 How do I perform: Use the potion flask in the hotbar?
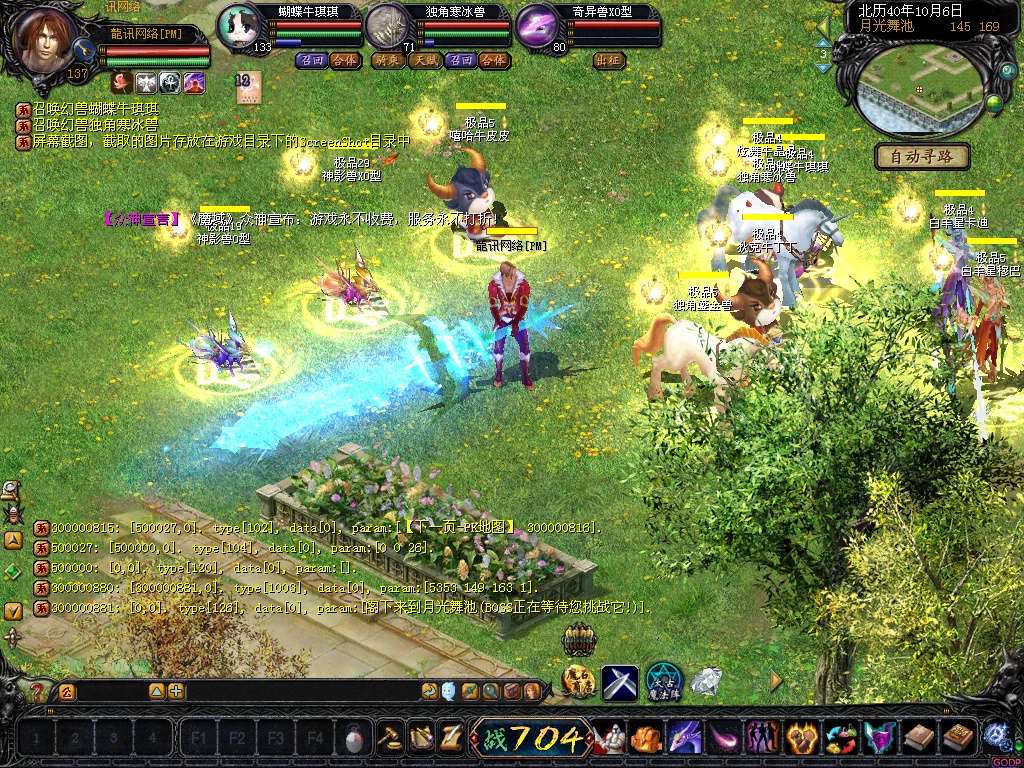click(x=352, y=740)
